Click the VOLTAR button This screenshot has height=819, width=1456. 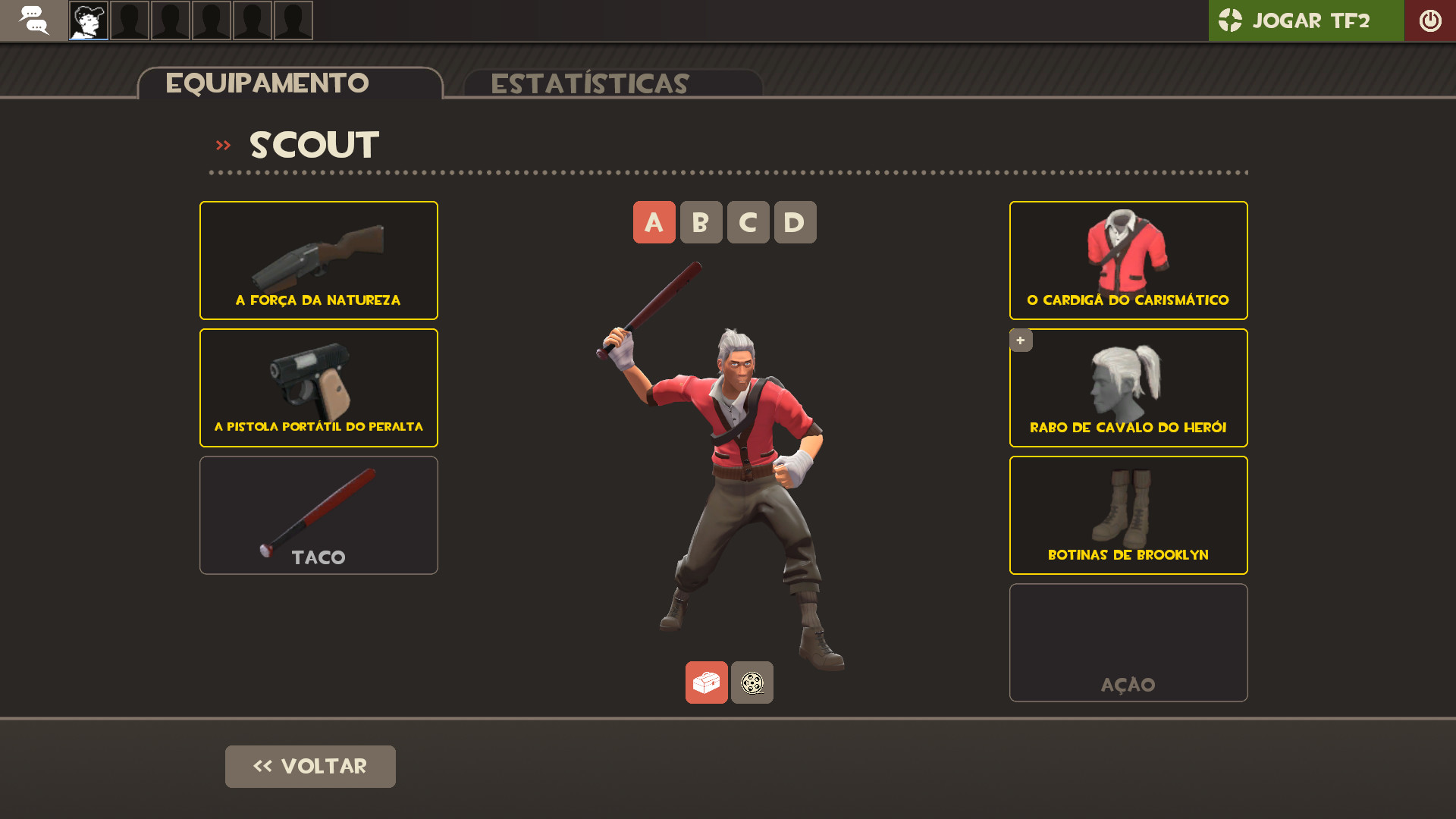pos(310,766)
